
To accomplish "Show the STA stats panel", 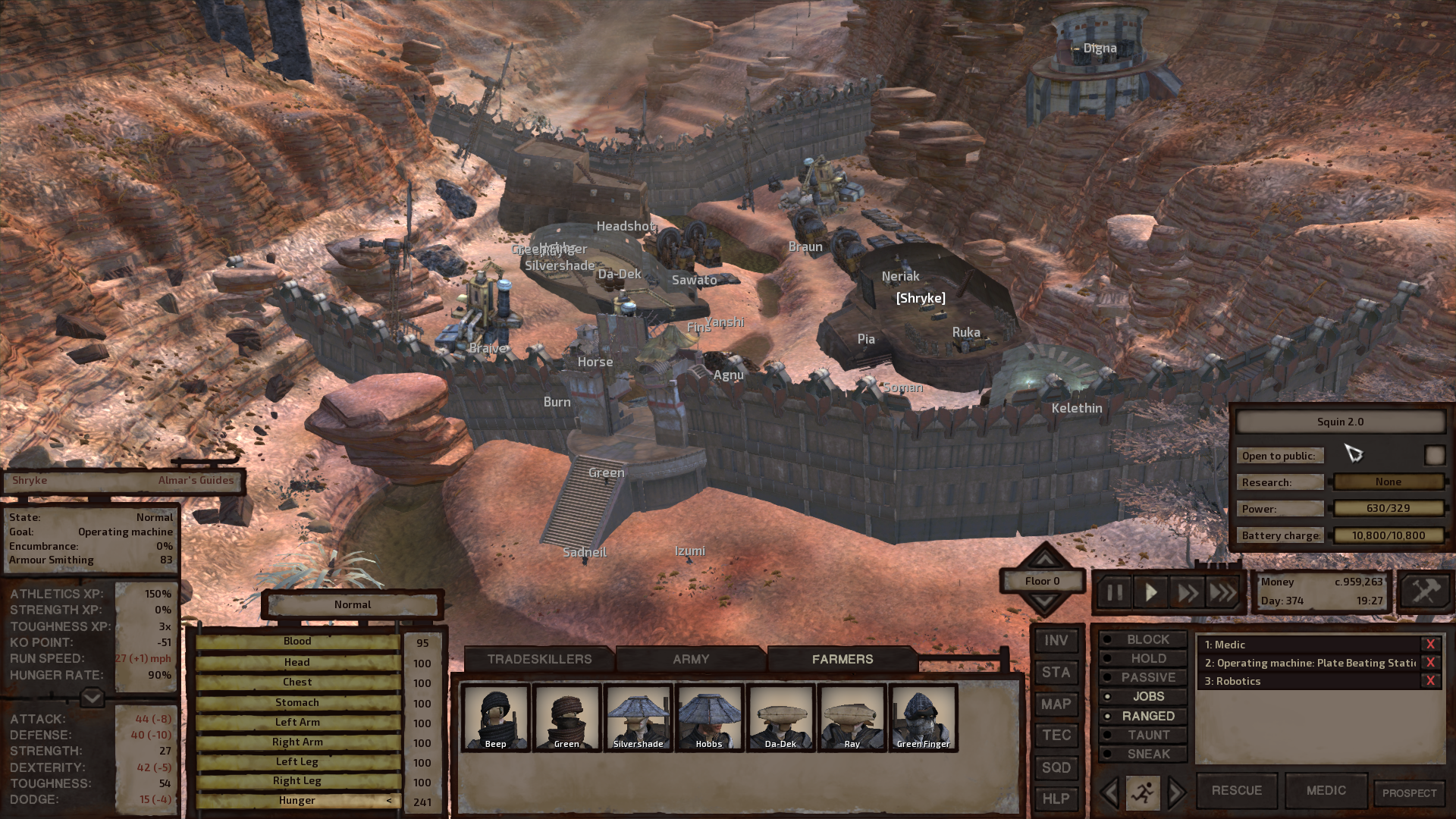I will pos(1056,673).
